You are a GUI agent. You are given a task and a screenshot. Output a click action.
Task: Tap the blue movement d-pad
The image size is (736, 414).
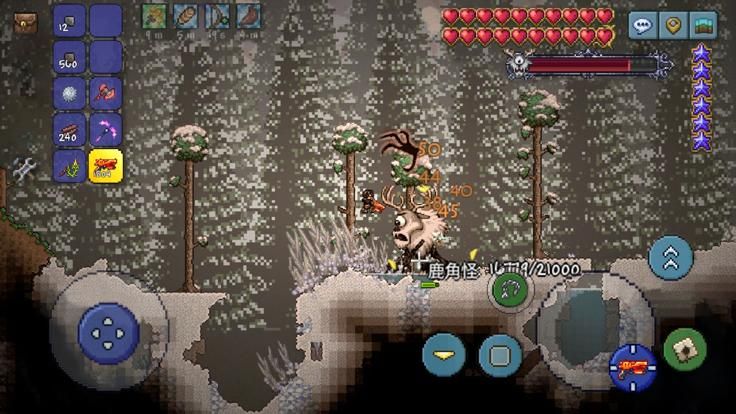(108, 329)
